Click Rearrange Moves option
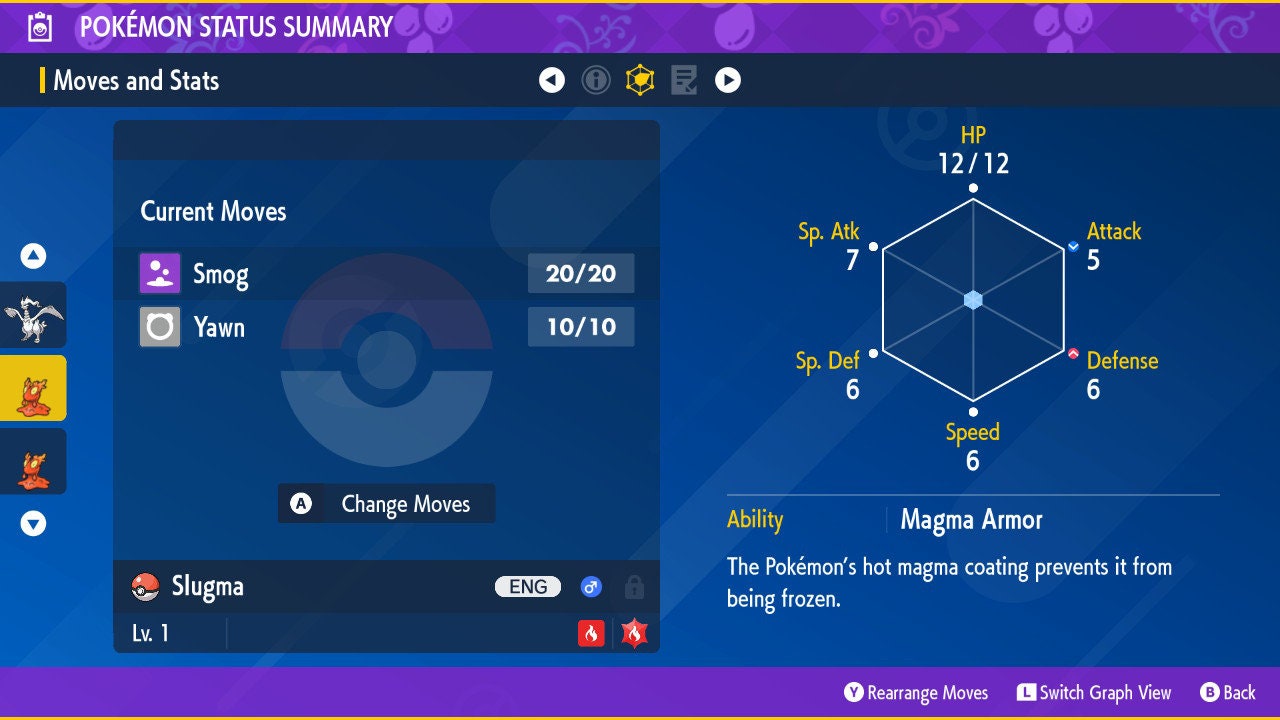1280x720 pixels. pyautogui.click(x=916, y=692)
